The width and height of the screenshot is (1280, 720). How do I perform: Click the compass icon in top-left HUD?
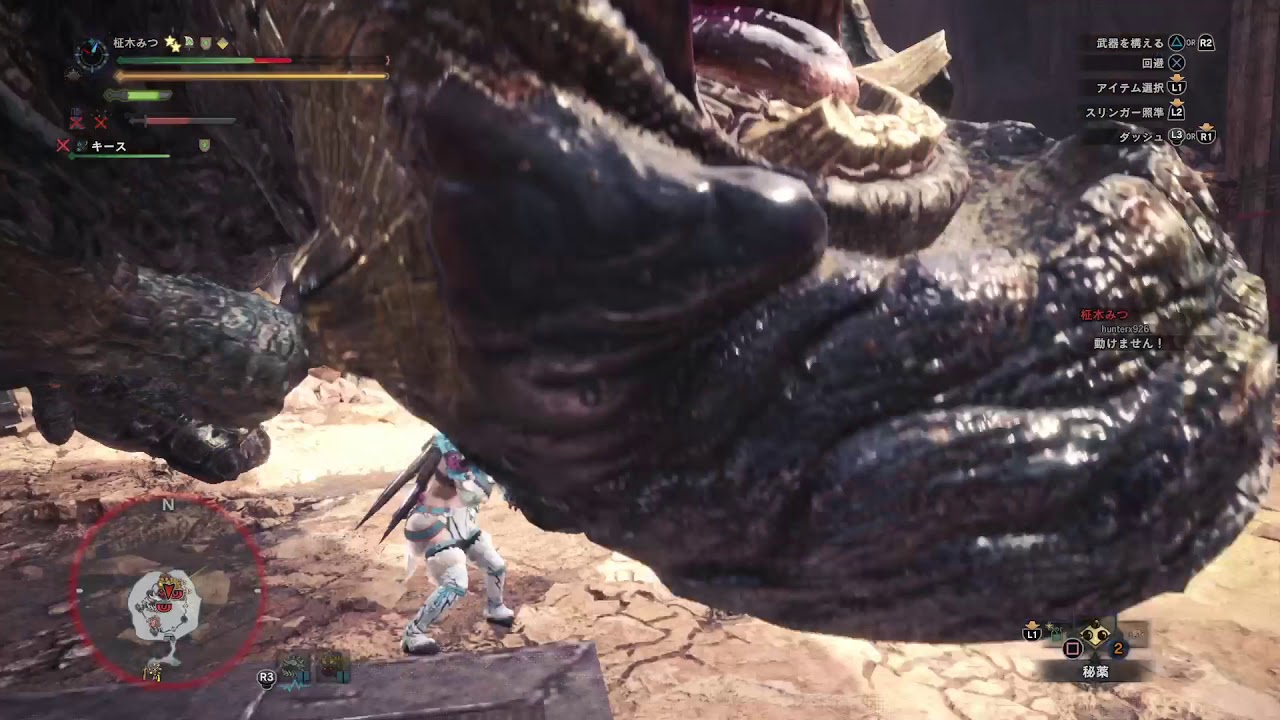(91, 51)
